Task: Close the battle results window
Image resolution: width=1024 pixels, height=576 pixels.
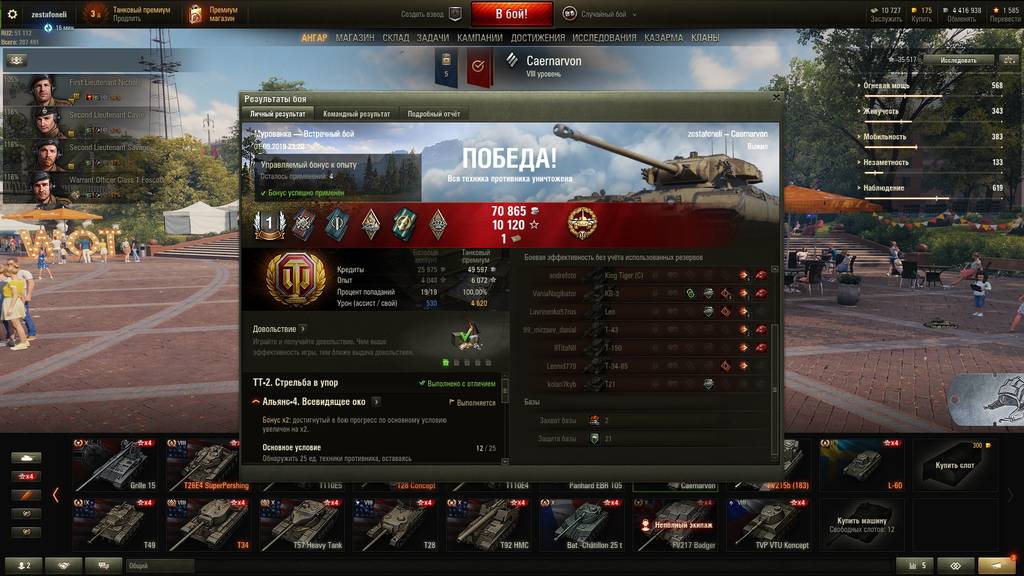Action: pos(773,99)
